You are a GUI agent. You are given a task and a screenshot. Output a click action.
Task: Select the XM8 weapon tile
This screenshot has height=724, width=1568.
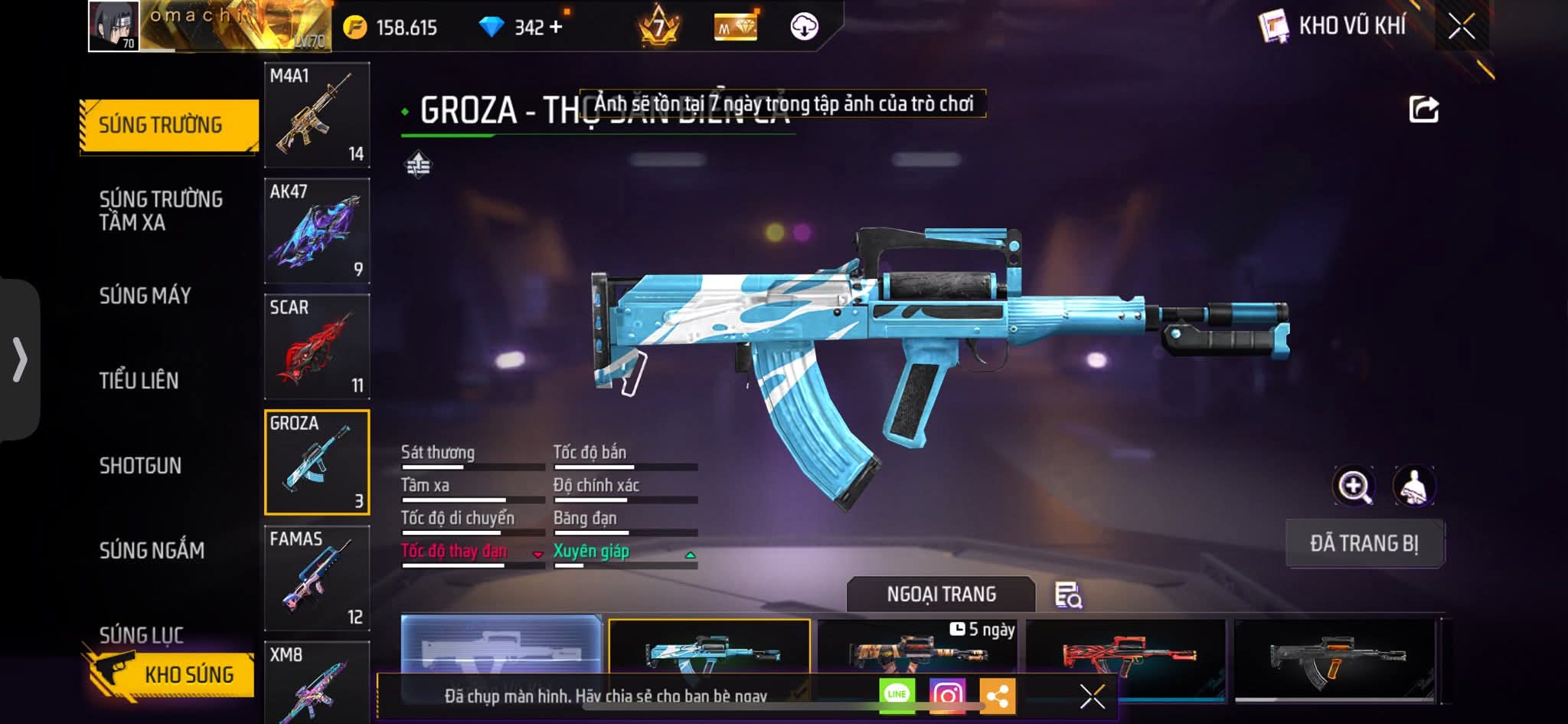tap(317, 682)
